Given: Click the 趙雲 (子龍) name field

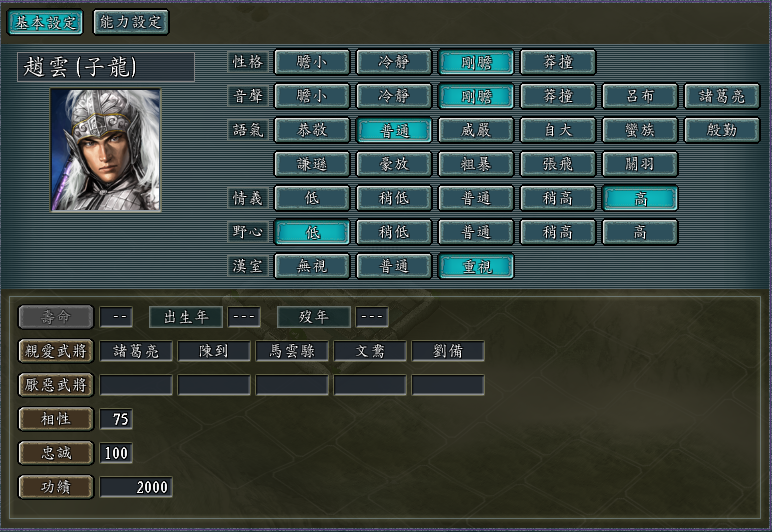Looking at the screenshot, I should [106, 67].
